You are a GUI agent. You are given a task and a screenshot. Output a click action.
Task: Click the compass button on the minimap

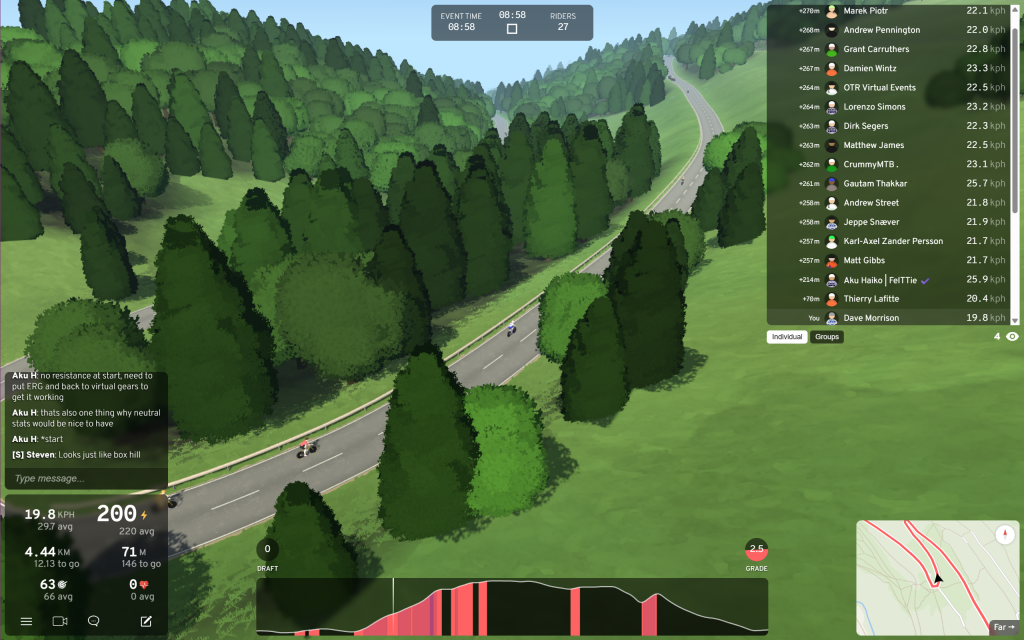[1005, 535]
